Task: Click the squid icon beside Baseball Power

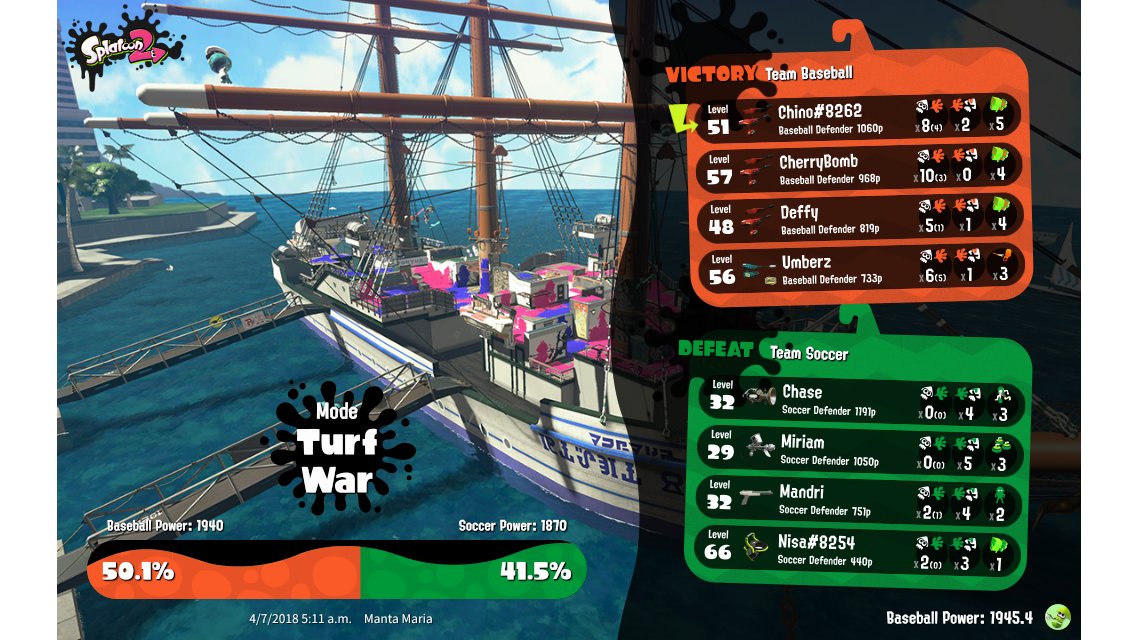Action: [x=1058, y=617]
